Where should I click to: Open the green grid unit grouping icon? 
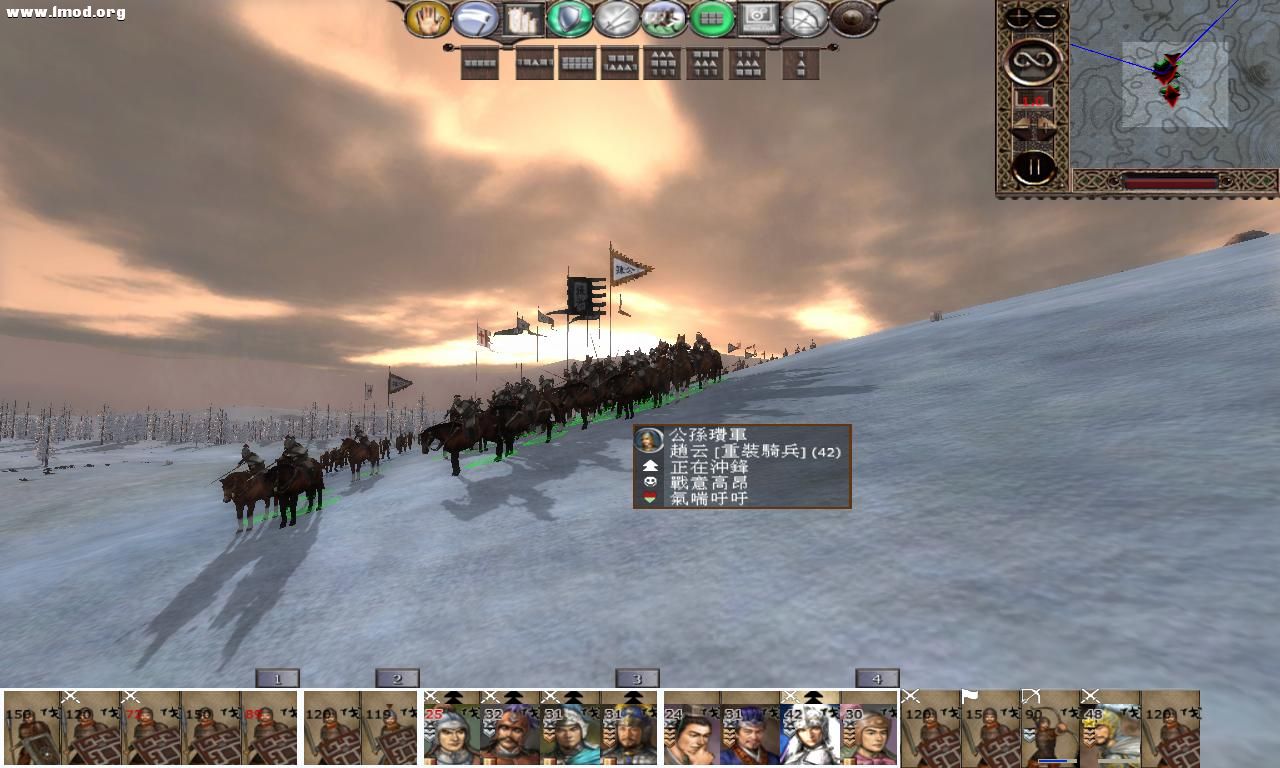coord(711,17)
